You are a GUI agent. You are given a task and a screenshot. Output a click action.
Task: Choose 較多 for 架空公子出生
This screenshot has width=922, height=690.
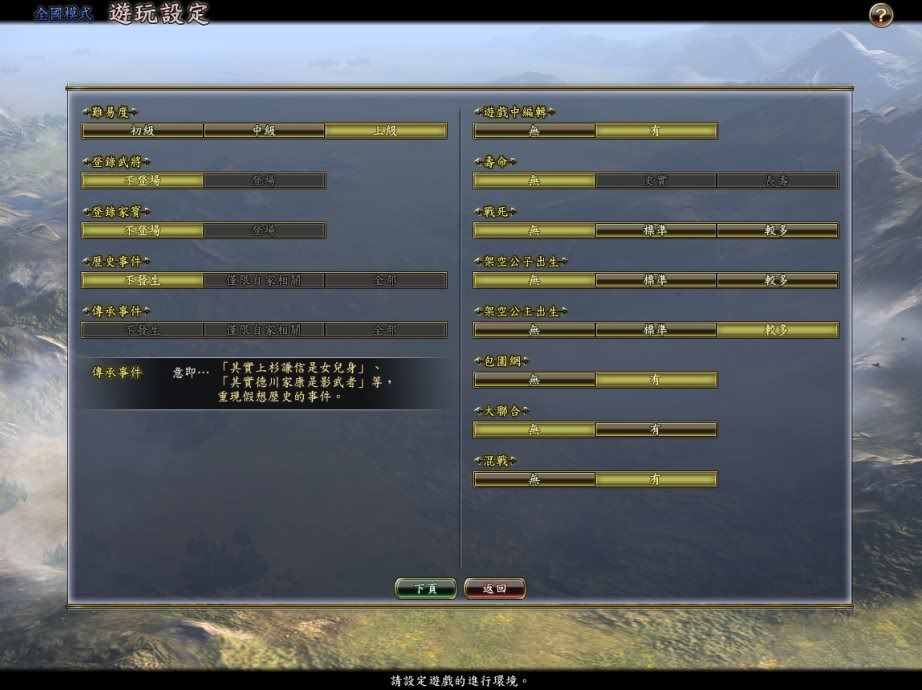[x=777, y=280]
